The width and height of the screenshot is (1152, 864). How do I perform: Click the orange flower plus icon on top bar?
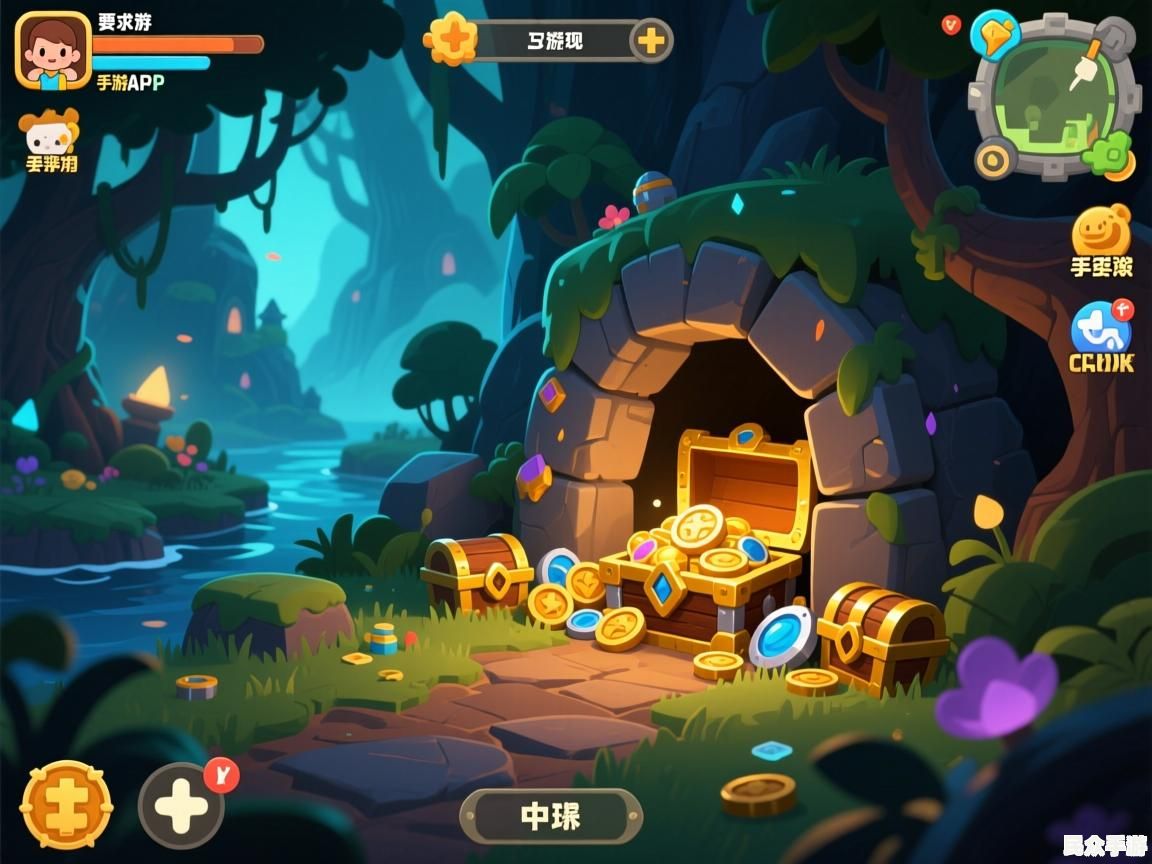(x=449, y=40)
